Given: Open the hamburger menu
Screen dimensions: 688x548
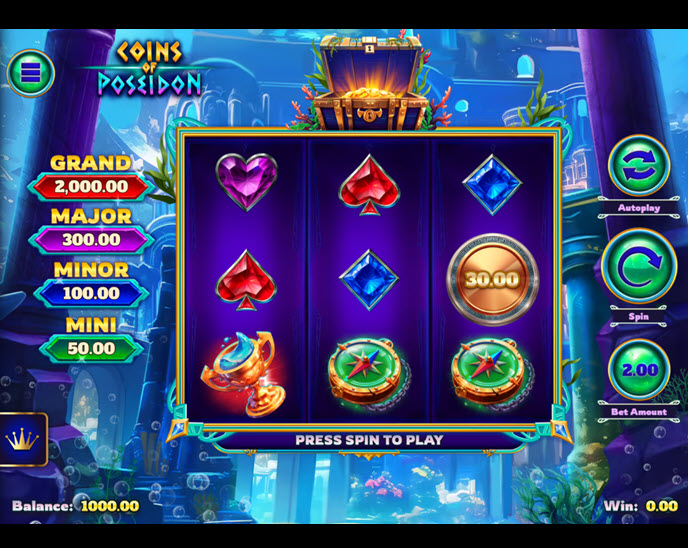Looking at the screenshot, I should 30,72.
